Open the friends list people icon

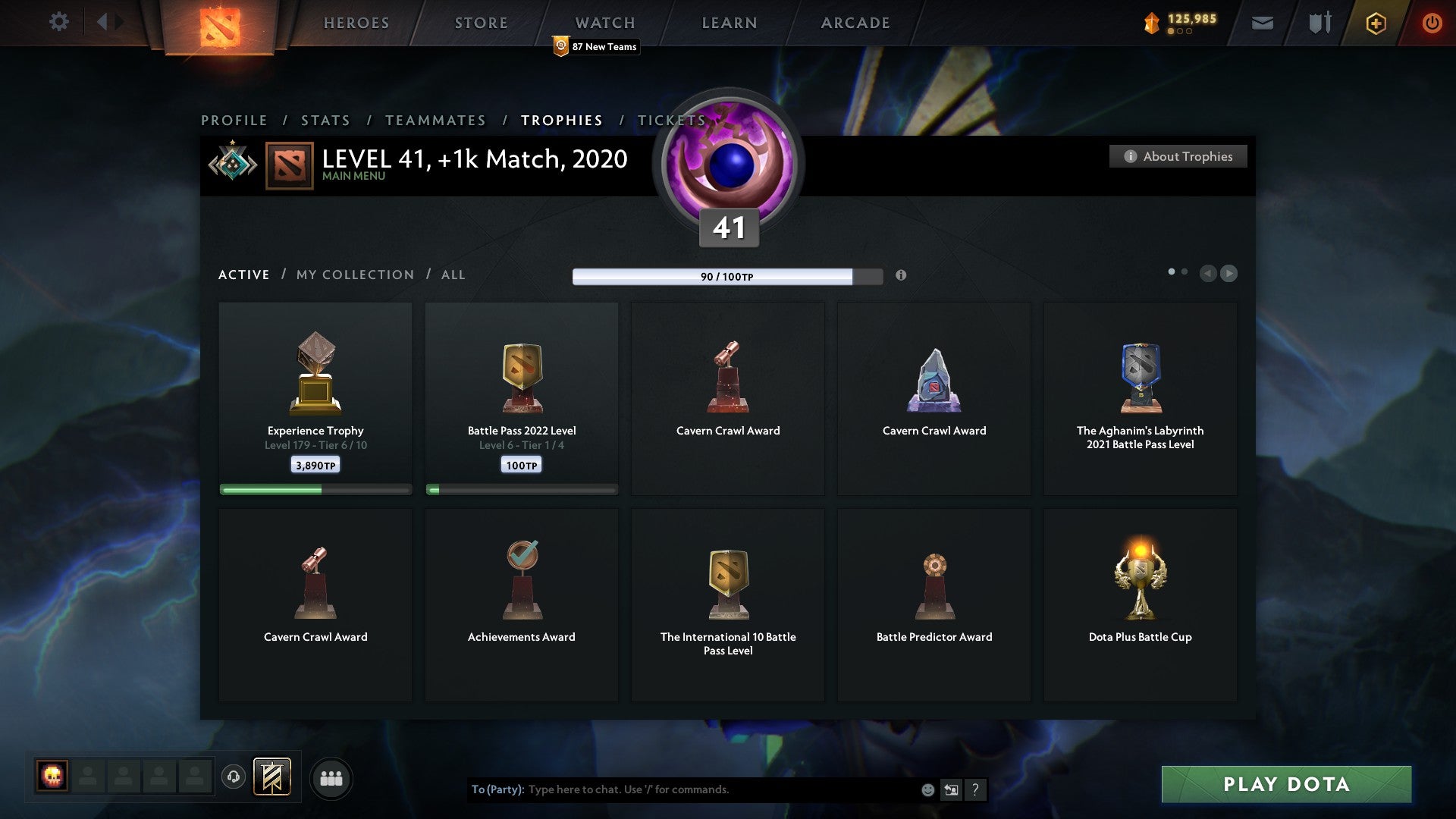click(331, 777)
